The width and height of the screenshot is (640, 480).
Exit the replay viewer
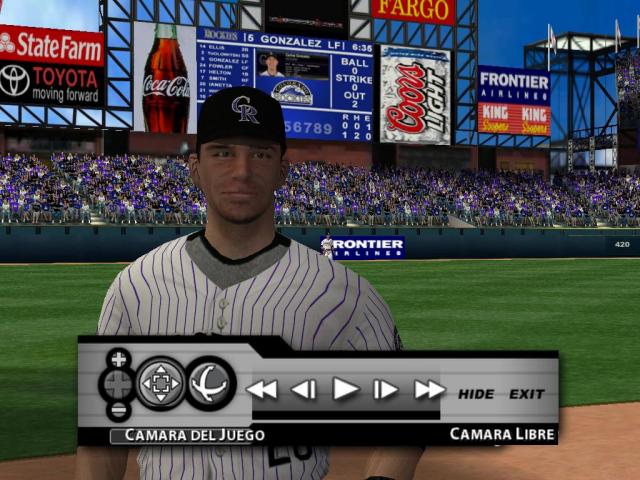pyautogui.click(x=527, y=394)
